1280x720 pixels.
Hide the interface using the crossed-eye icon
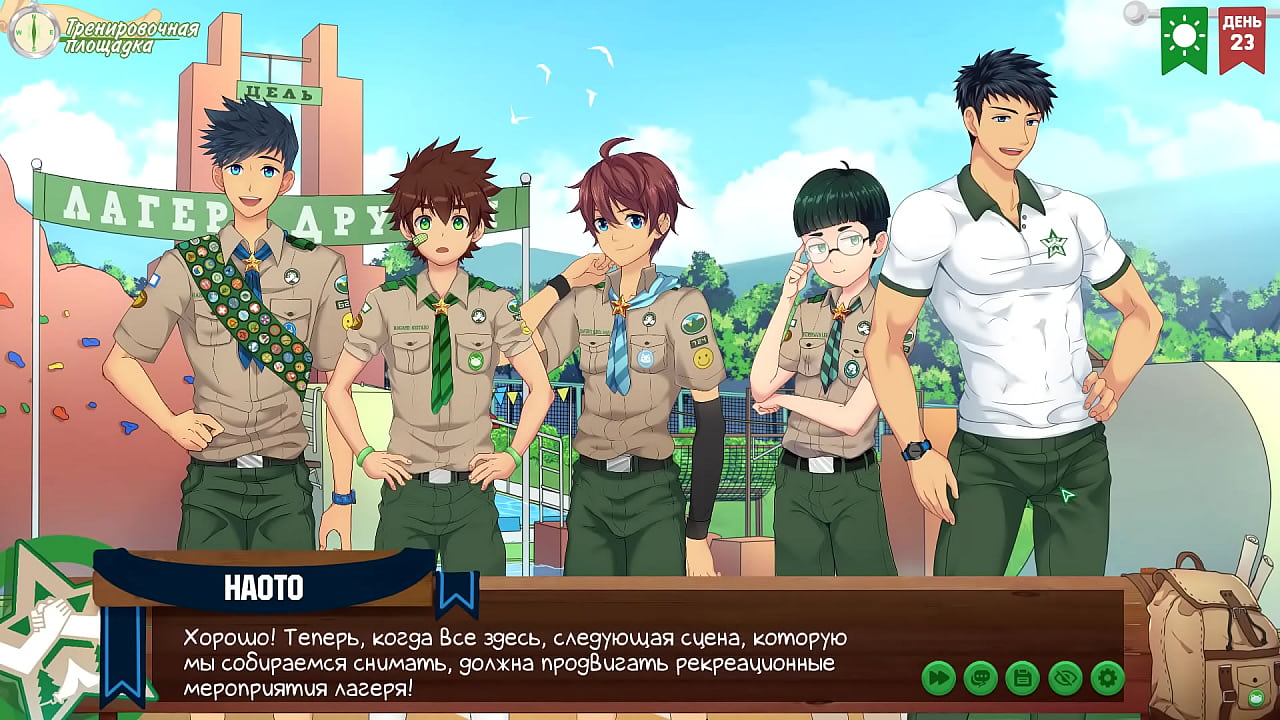[x=1063, y=676]
